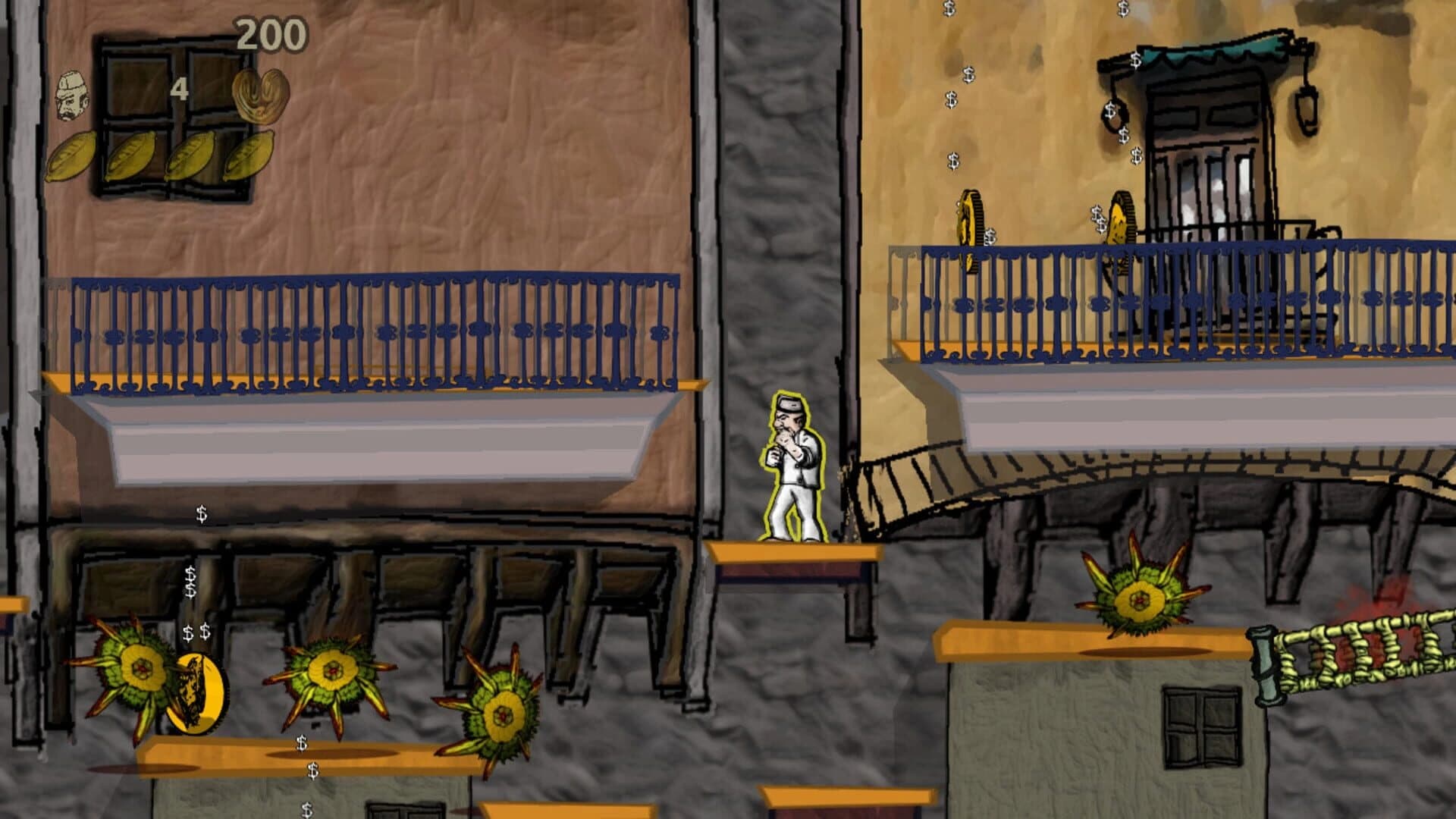Click the lives counter showing 4

(179, 87)
